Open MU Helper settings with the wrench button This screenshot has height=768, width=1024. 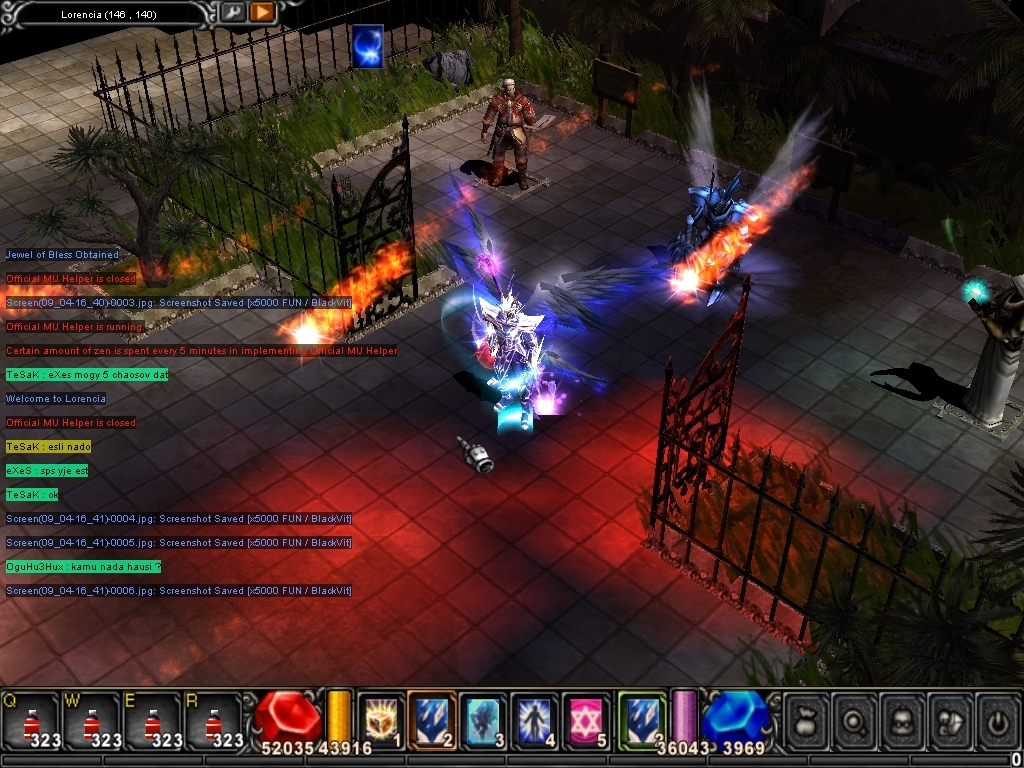[x=232, y=12]
